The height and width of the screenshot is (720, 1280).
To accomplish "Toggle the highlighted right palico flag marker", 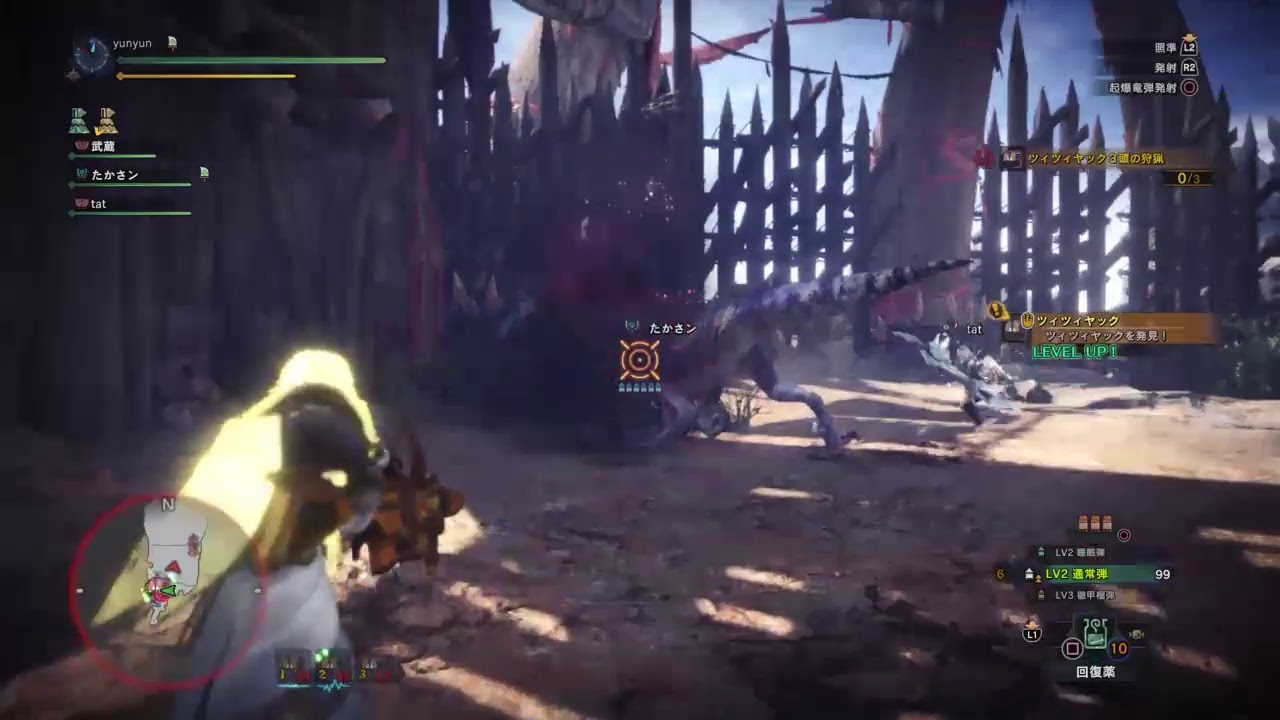I will tap(107, 122).
